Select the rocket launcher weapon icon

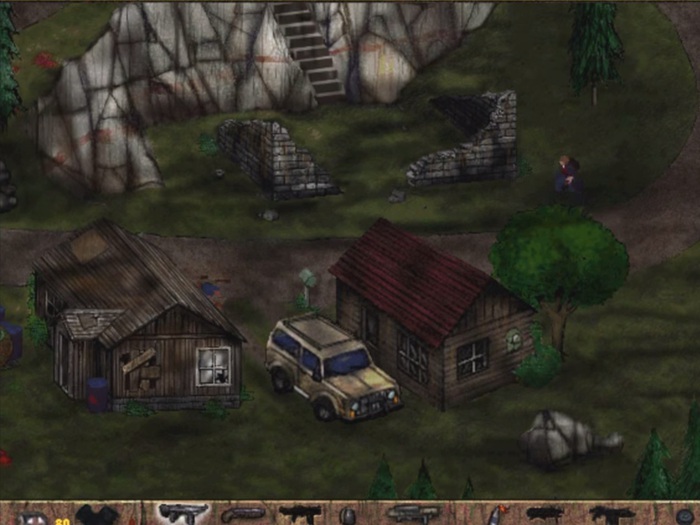pos(412,514)
